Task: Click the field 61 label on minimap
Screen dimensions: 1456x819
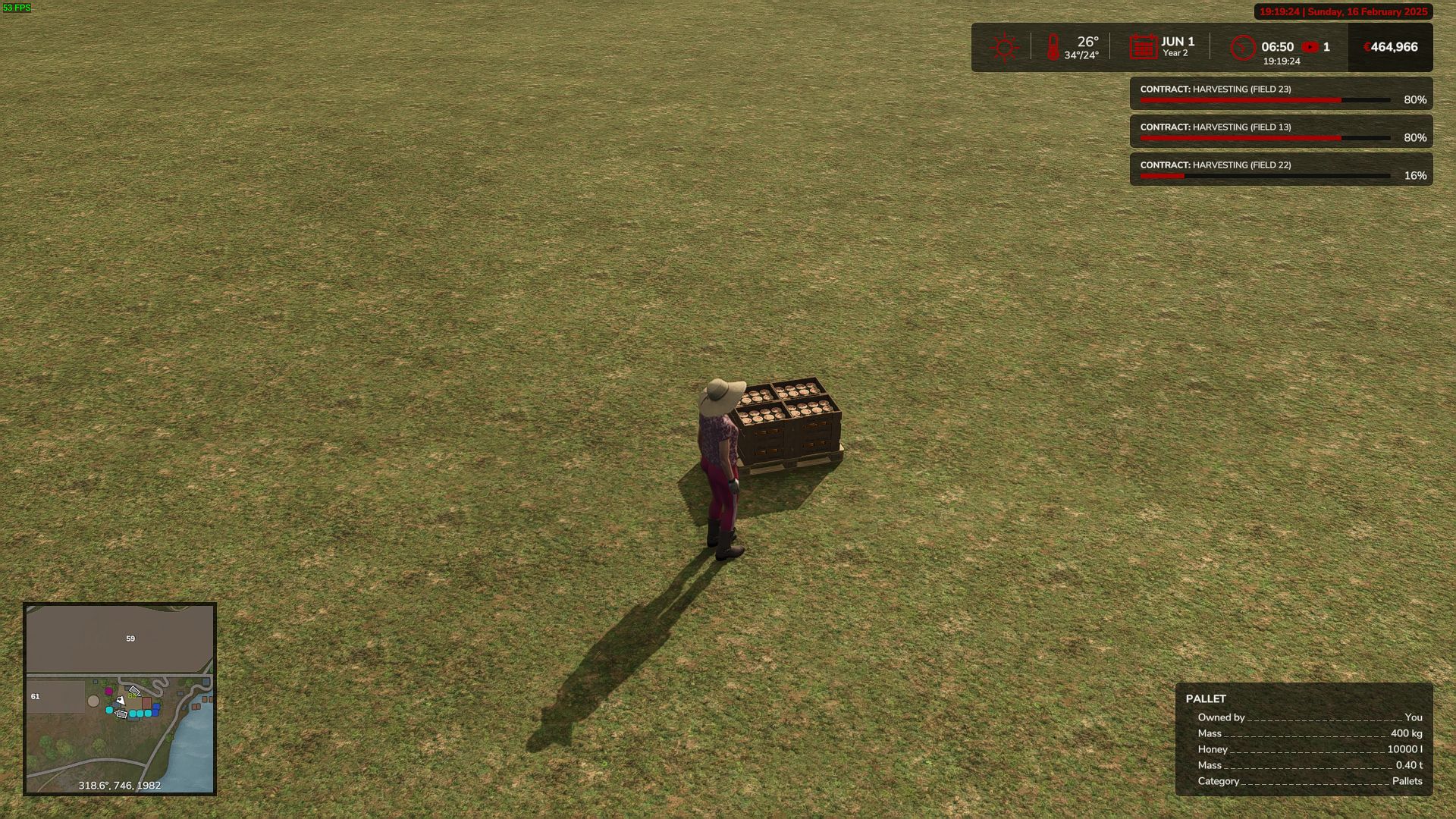Action: [35, 696]
